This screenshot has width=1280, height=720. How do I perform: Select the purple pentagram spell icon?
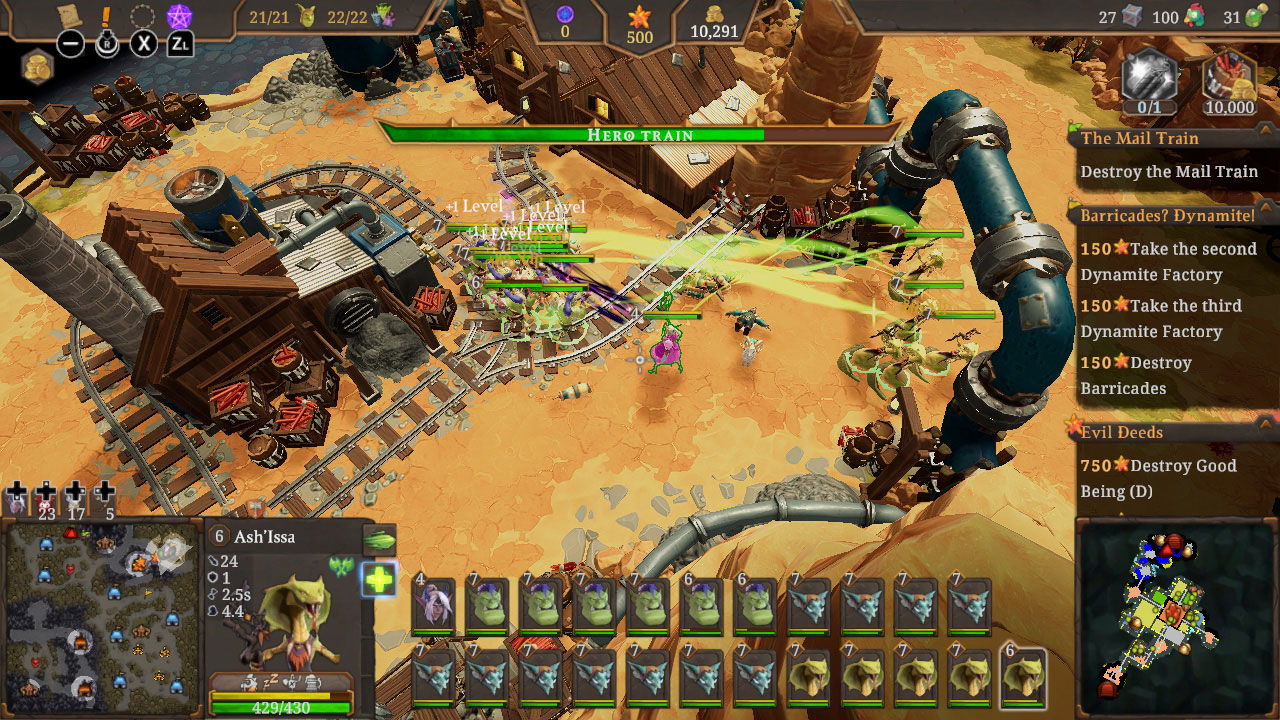coord(178,16)
